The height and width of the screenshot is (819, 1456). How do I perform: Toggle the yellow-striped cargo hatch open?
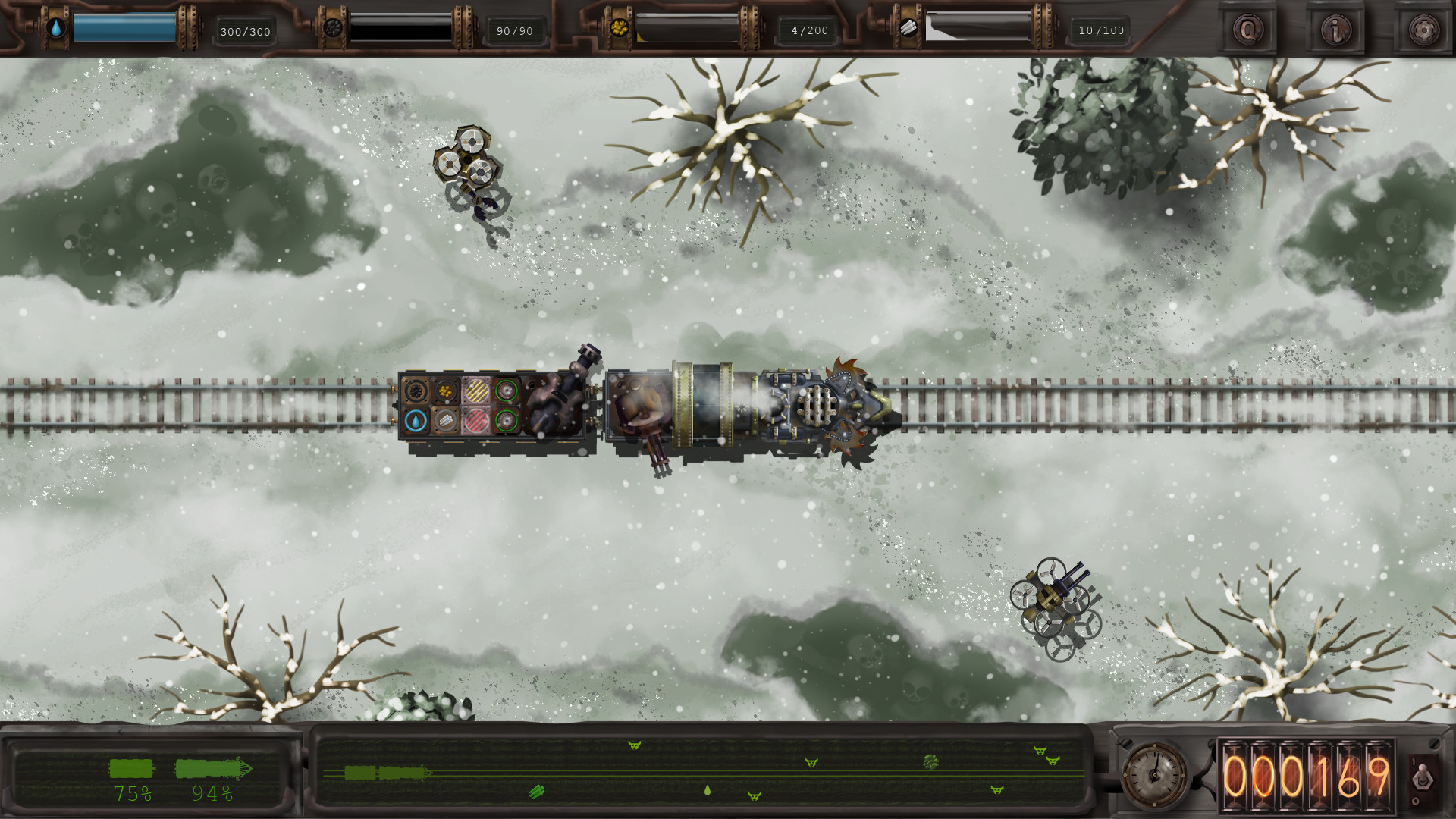click(476, 390)
